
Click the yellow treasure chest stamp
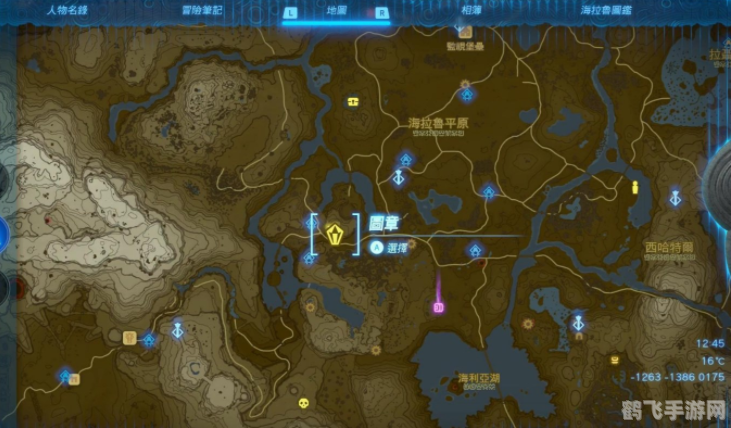pyautogui.click(x=352, y=102)
